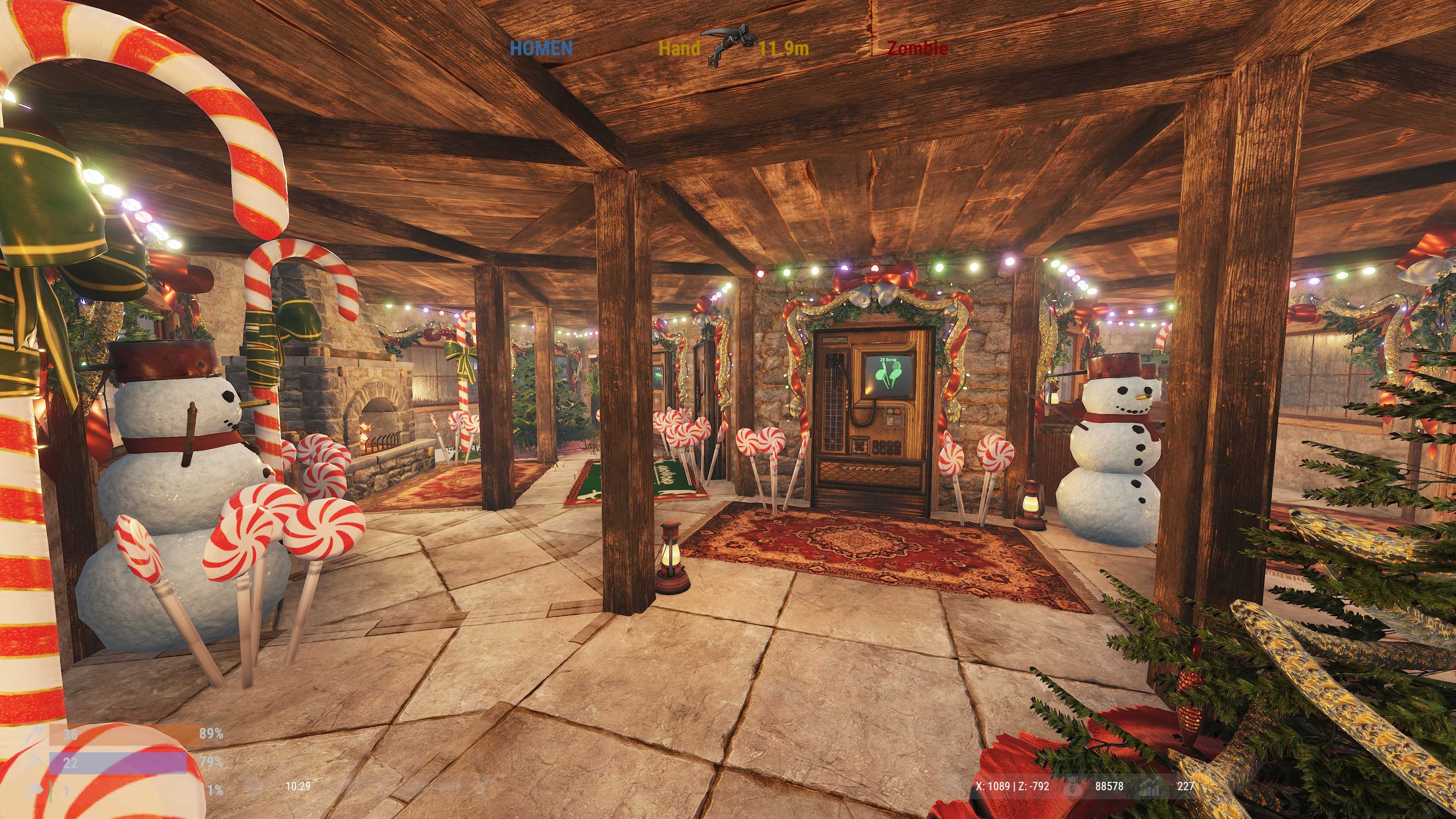Select player name HOMEN in kill feed
The height and width of the screenshot is (819, 1456).
[x=541, y=49]
